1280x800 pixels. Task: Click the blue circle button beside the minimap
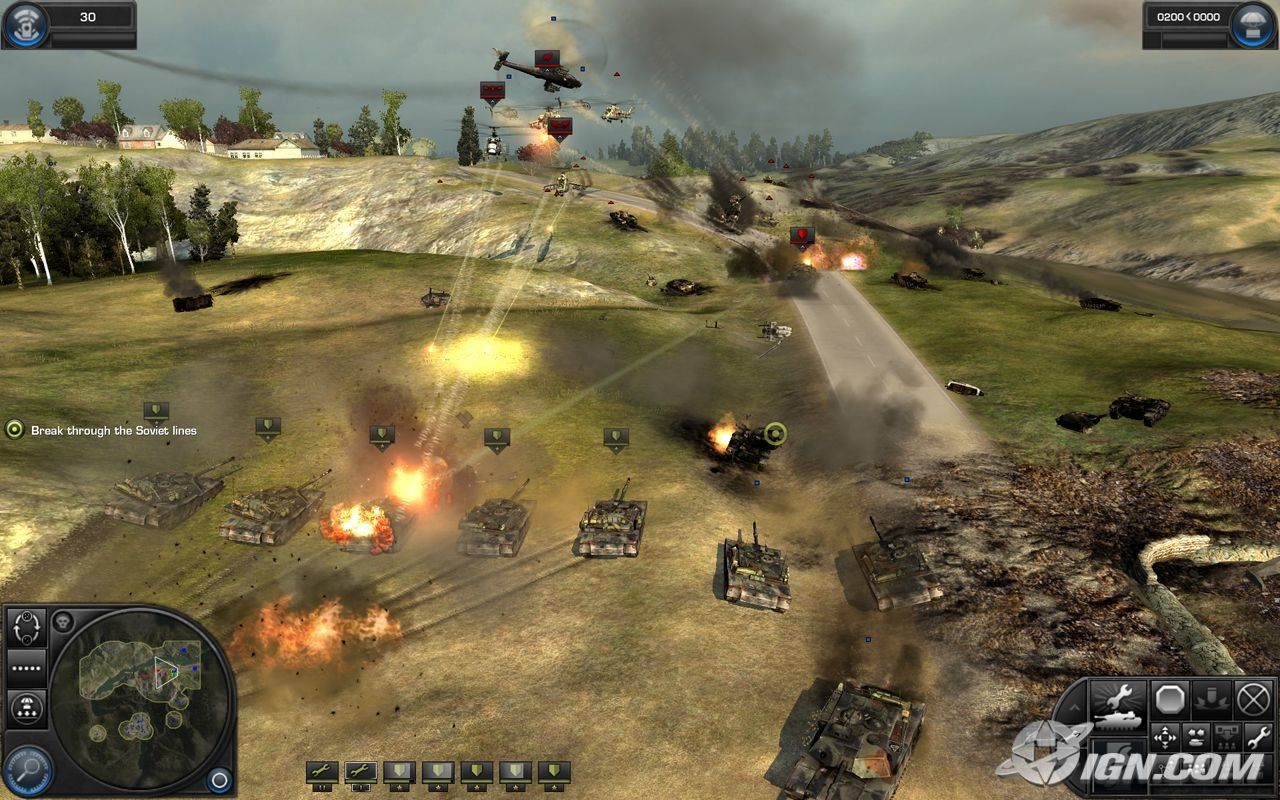[219, 779]
